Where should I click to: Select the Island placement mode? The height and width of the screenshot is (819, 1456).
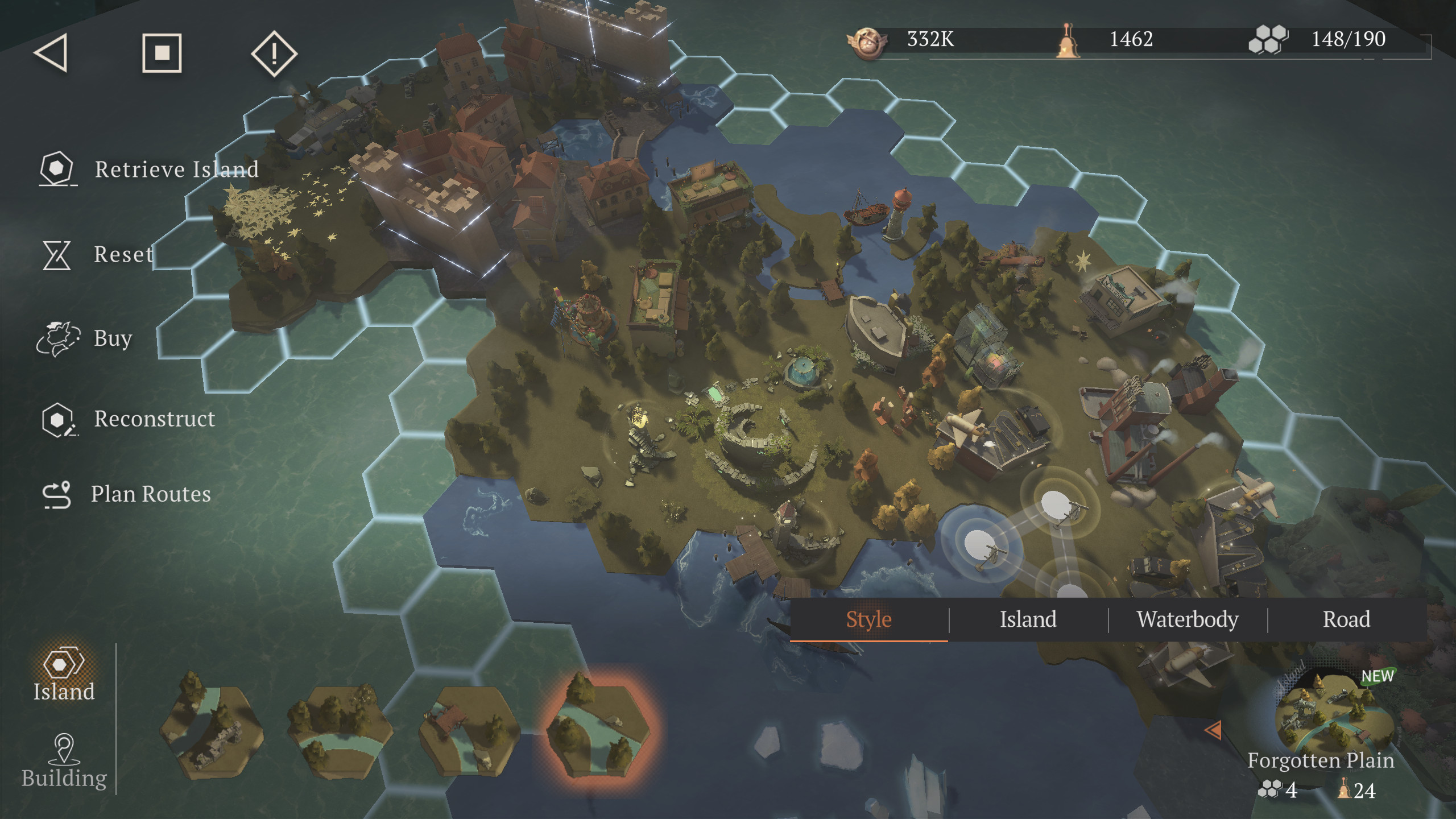coord(64,675)
